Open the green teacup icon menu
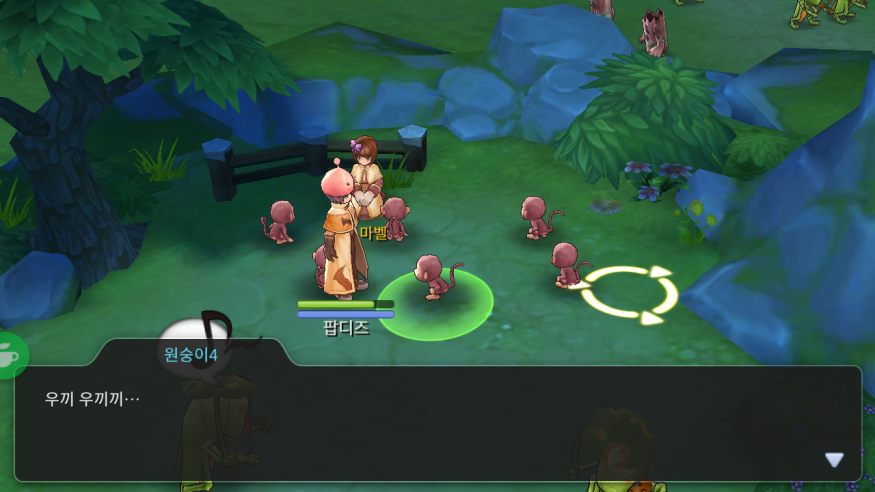 tap(10, 355)
